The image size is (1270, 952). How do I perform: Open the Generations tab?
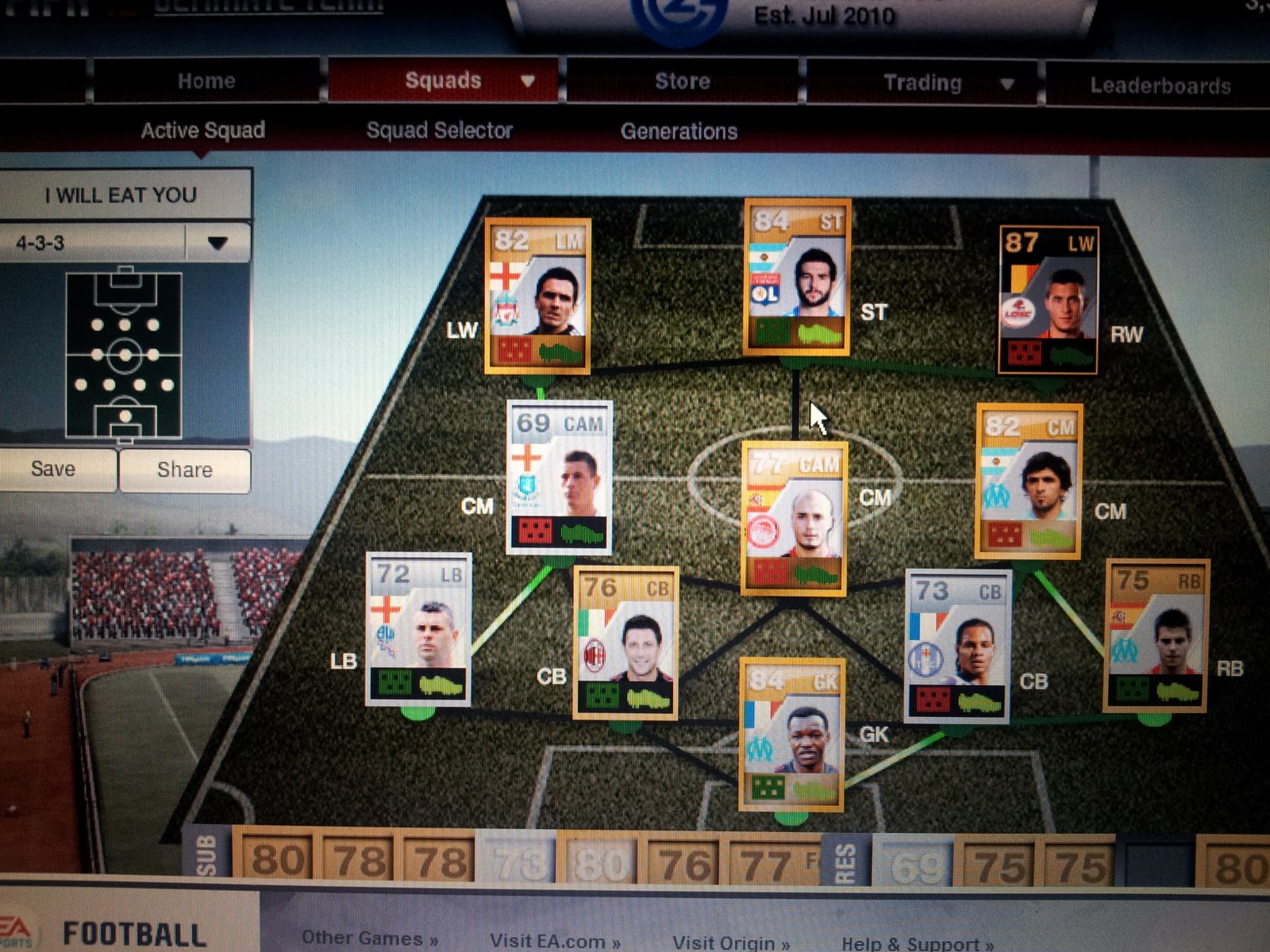coord(679,131)
